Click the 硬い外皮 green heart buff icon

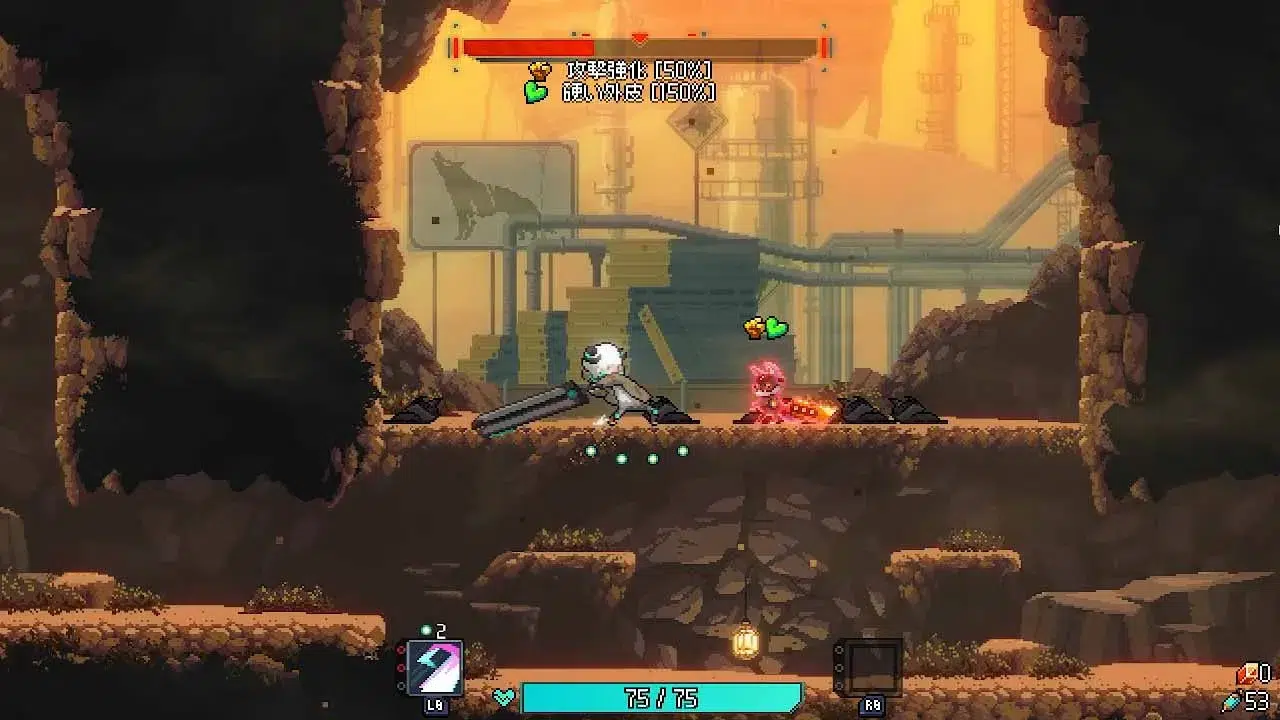click(536, 92)
